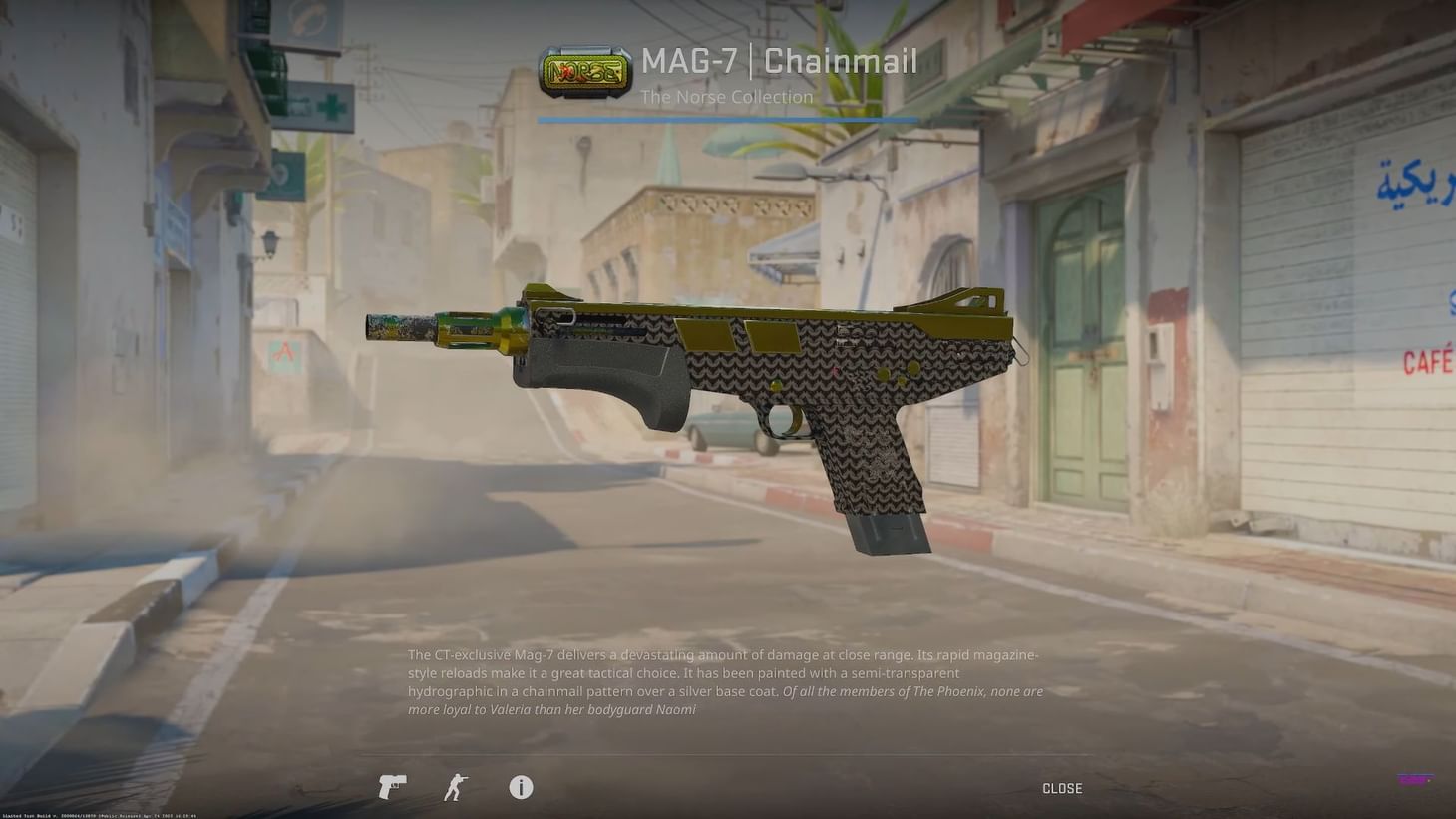Click the NORSE crate emblem beside the title

(584, 70)
